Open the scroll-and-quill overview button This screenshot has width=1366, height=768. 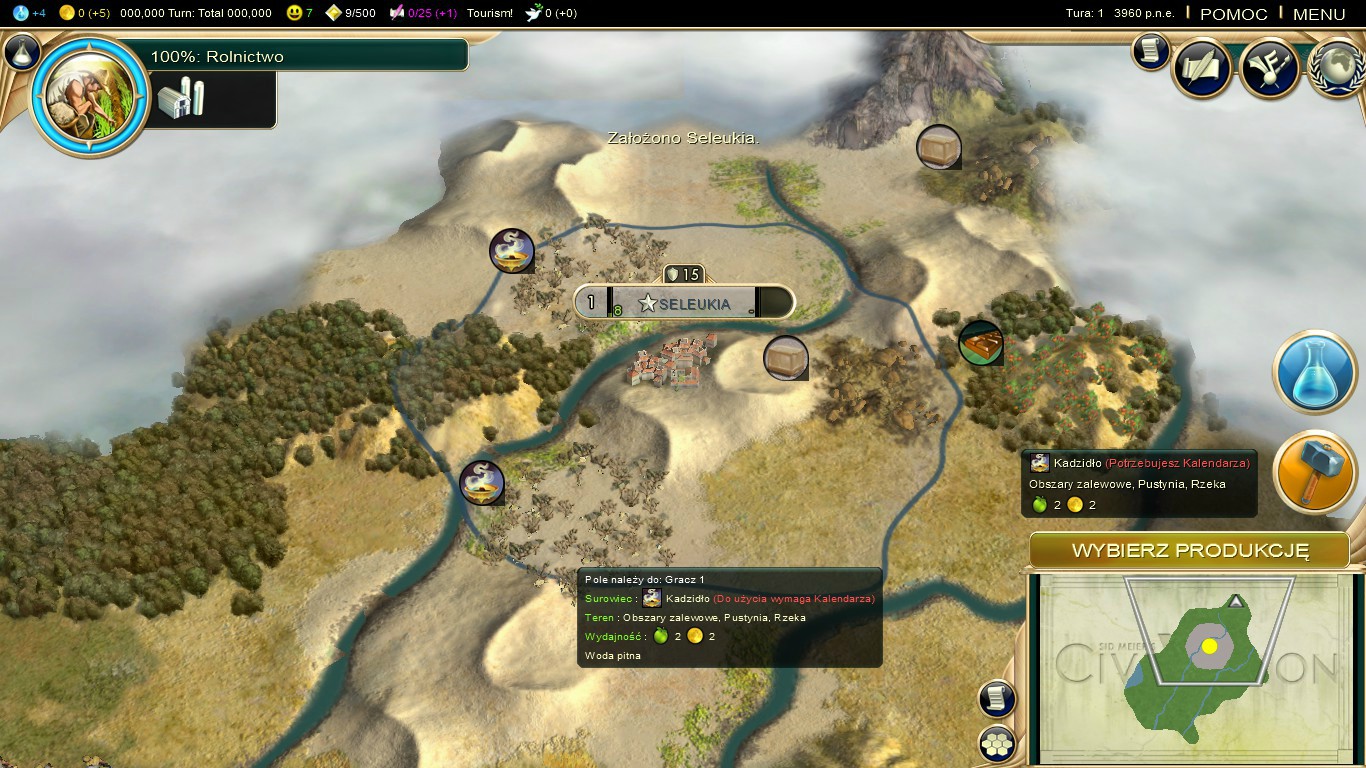click(1201, 67)
